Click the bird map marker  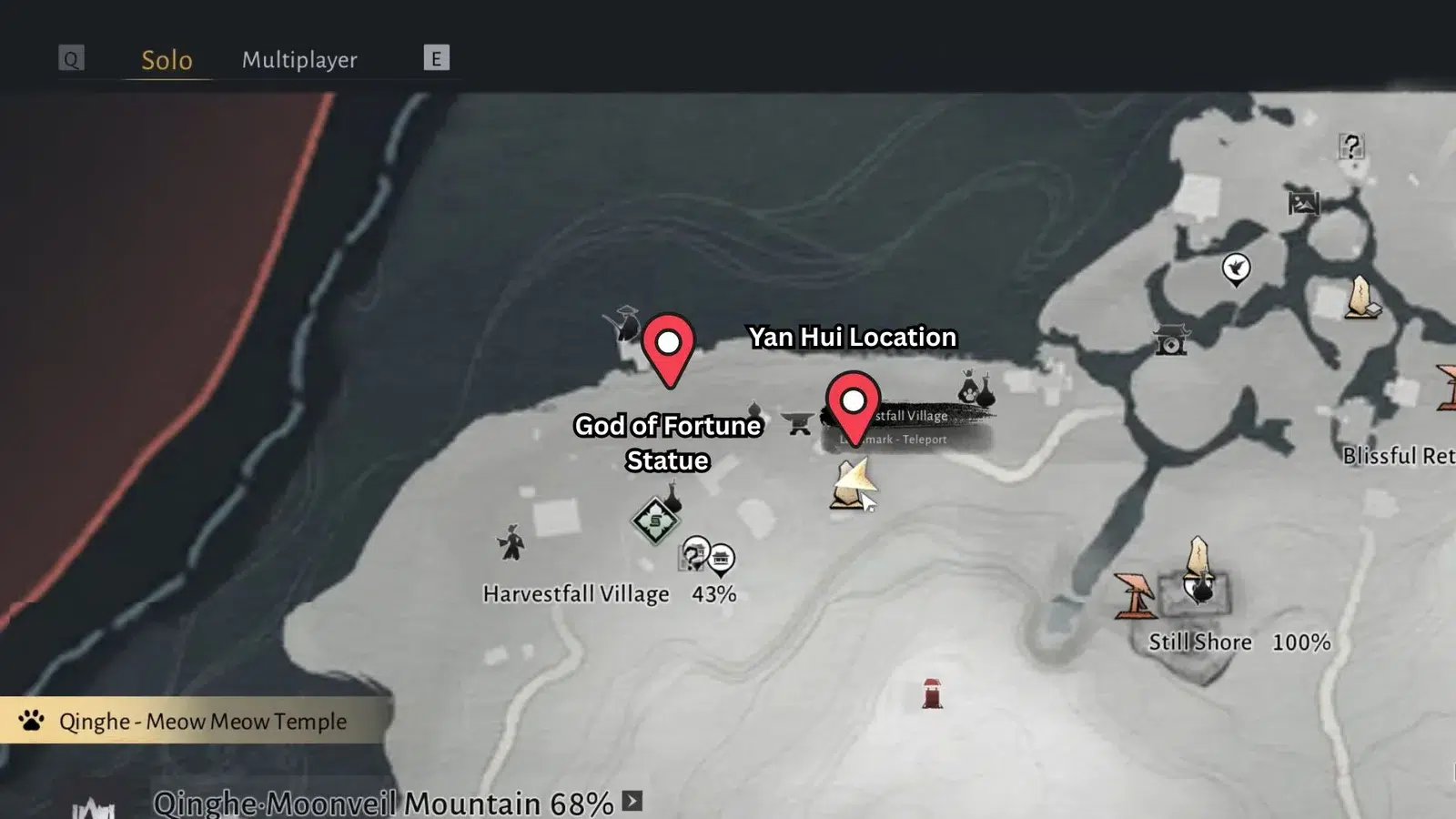point(1236,268)
